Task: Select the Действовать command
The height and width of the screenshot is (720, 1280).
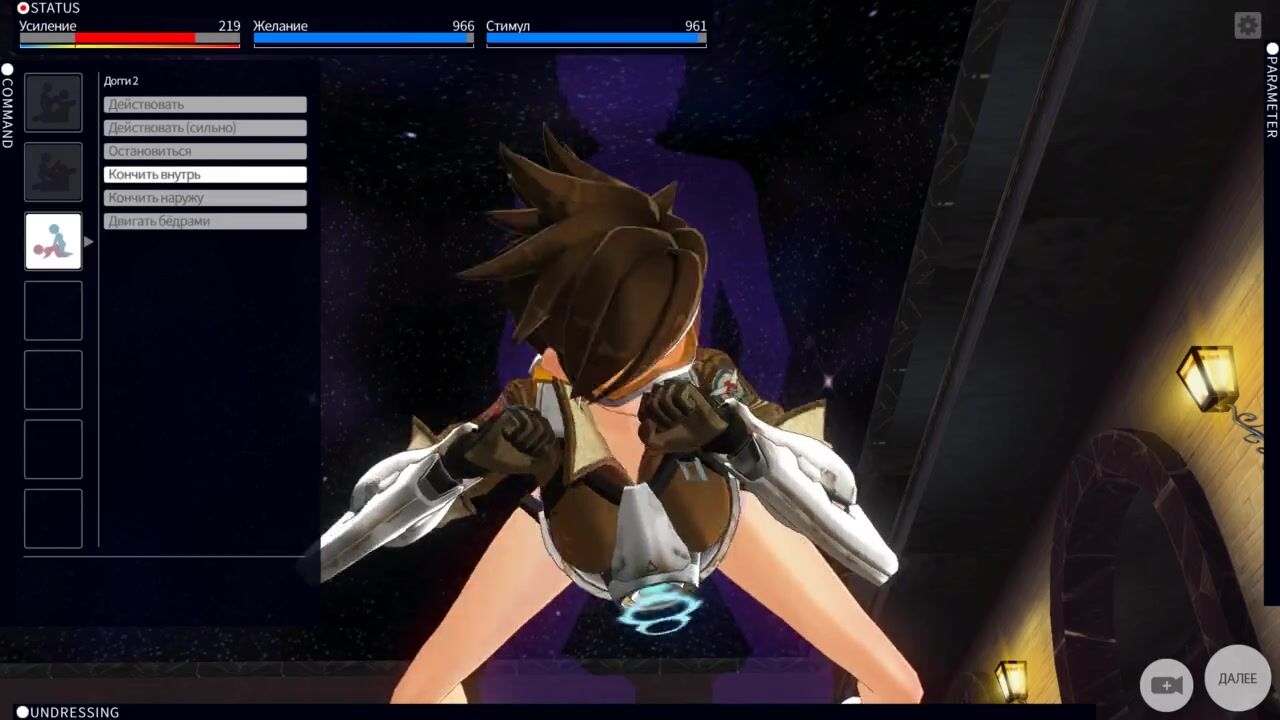Action: (x=205, y=105)
